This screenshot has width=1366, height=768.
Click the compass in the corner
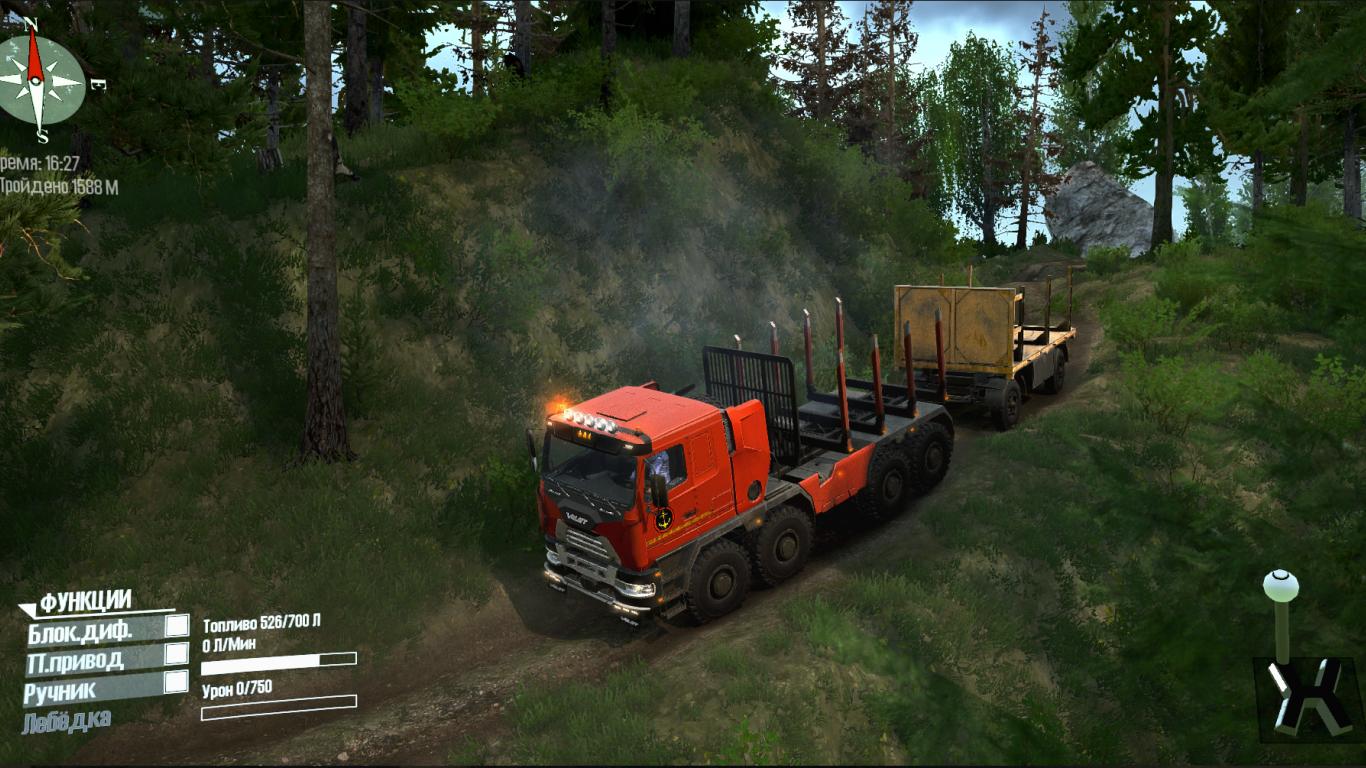(40, 80)
